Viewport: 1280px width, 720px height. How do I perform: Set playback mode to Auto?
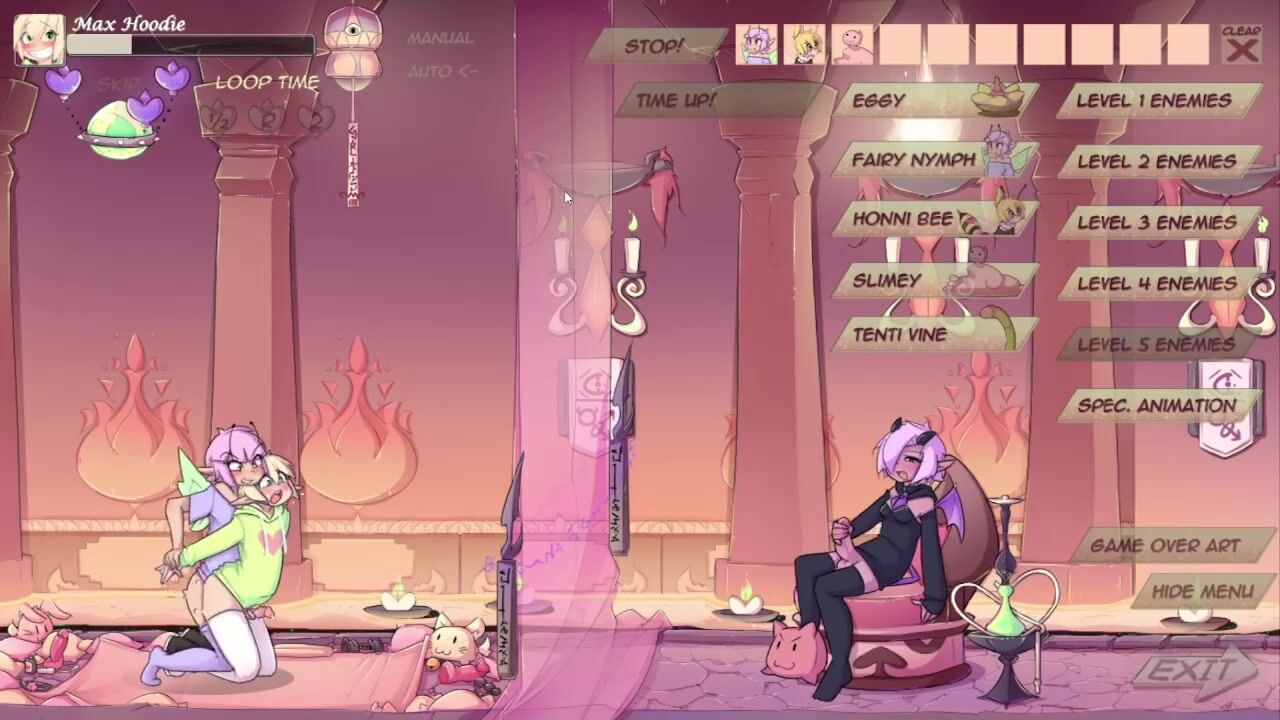(442, 72)
